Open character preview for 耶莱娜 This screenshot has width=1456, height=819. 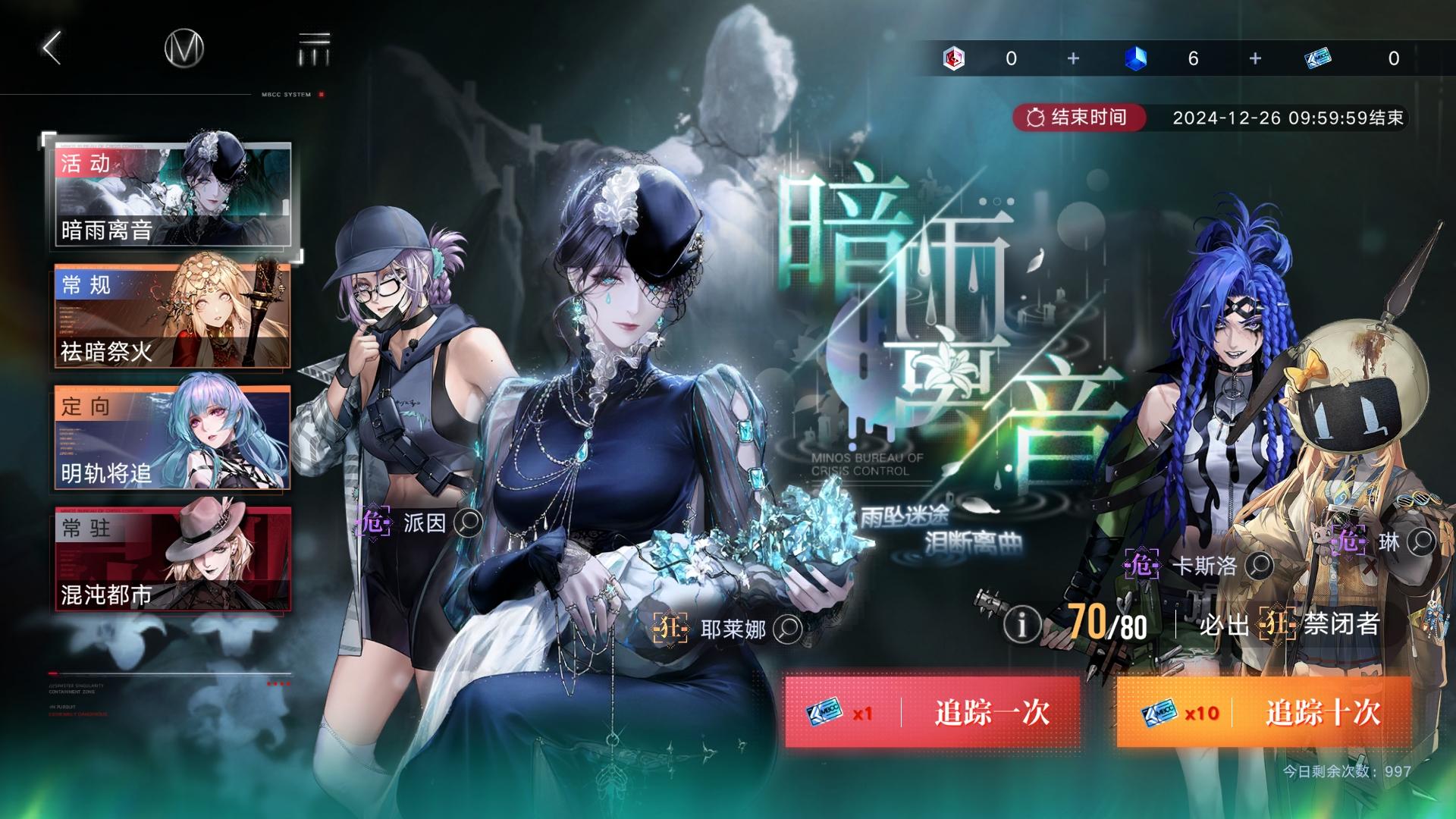789,629
